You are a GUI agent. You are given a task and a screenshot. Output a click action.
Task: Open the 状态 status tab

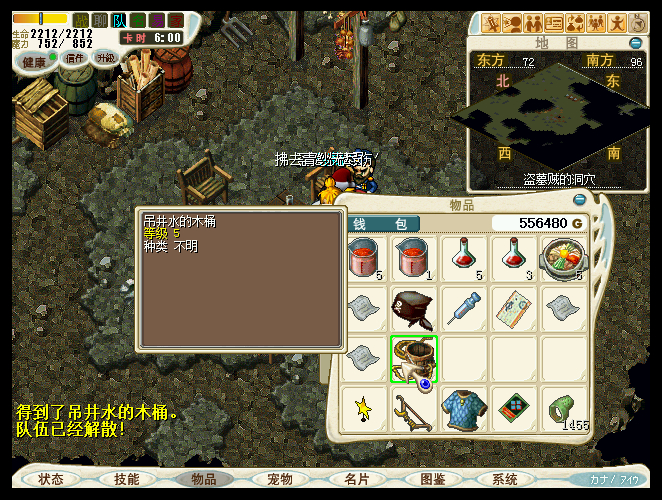[51, 479]
